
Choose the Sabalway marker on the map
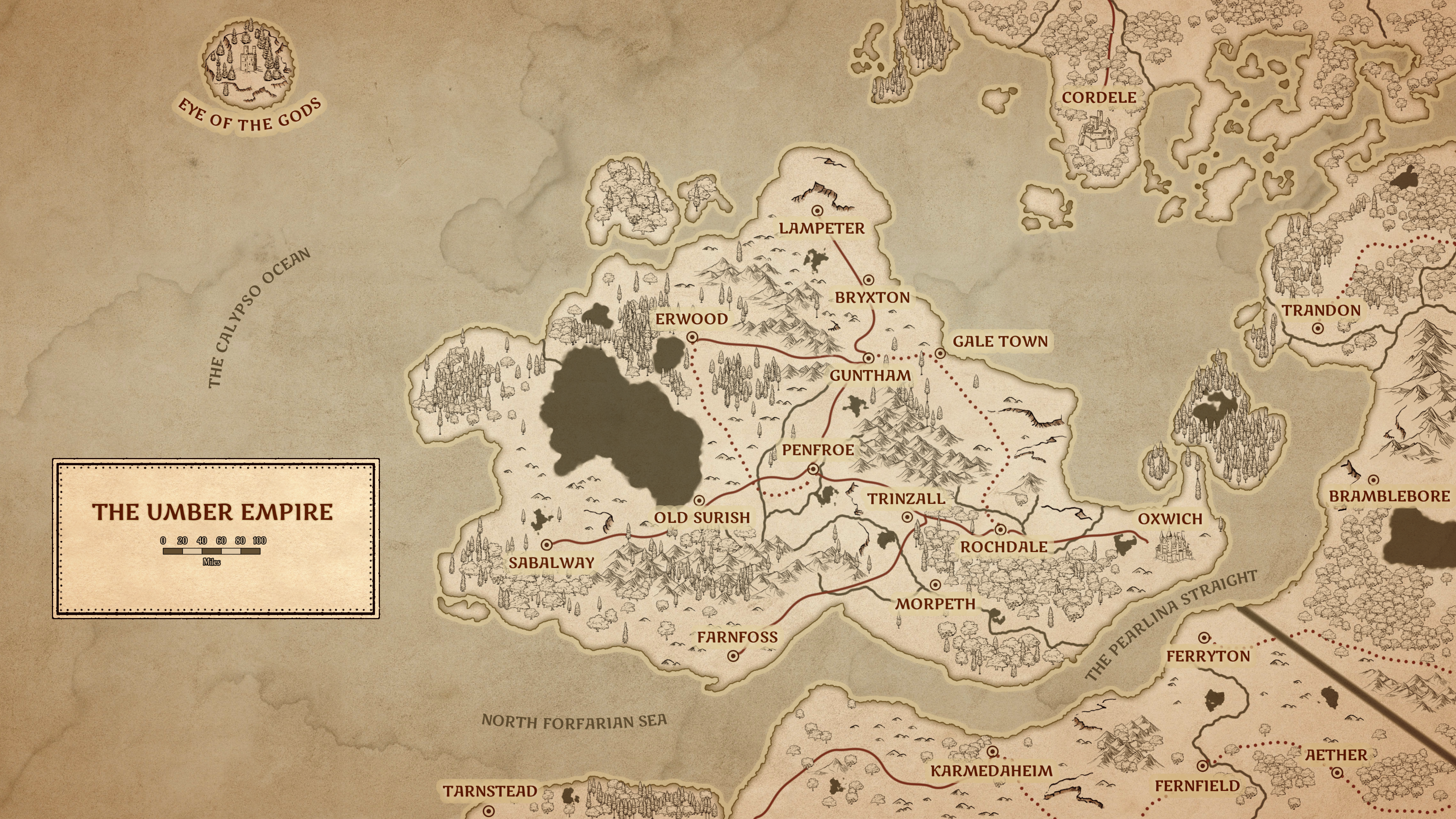[x=546, y=545]
